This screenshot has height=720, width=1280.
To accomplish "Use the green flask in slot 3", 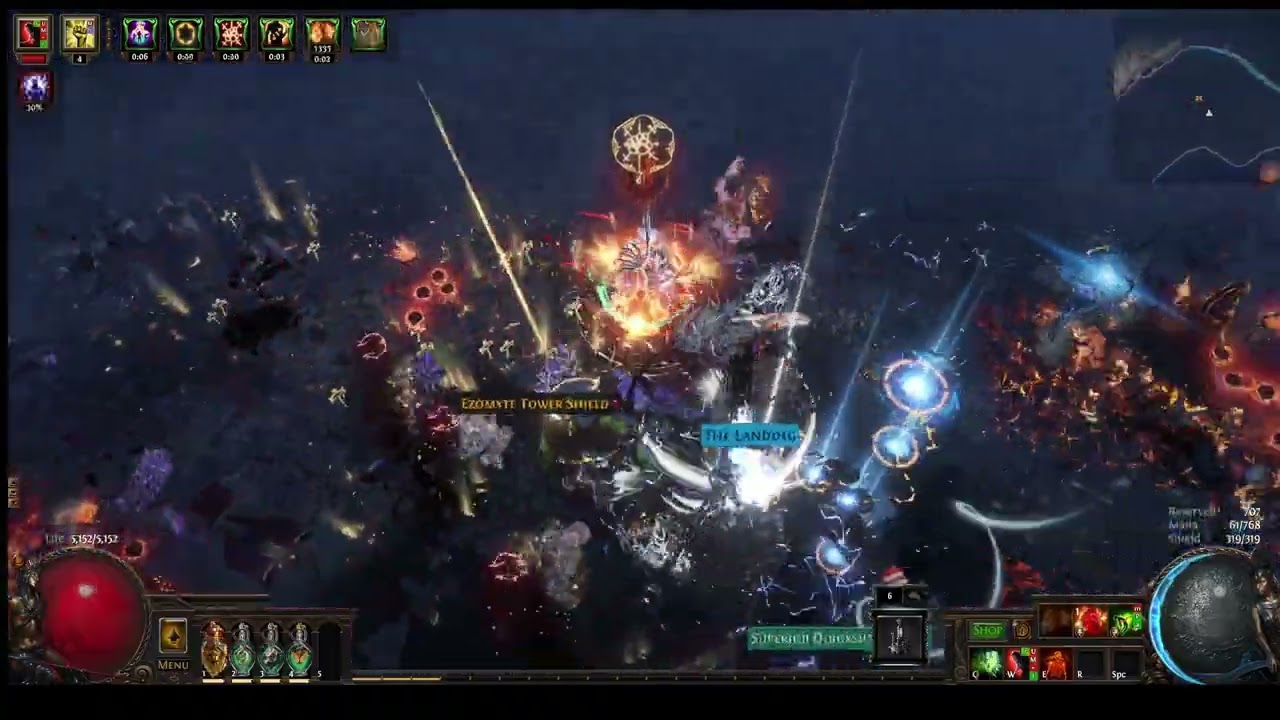I will click(x=272, y=648).
